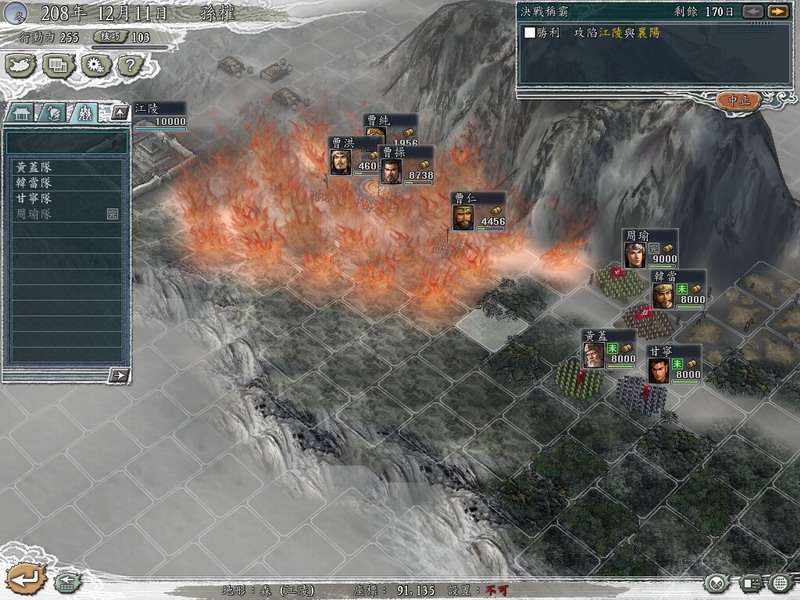Select 周瑜隊 in the unit list
Image resolution: width=800 pixels, height=600 pixels.
pyautogui.click(x=34, y=214)
